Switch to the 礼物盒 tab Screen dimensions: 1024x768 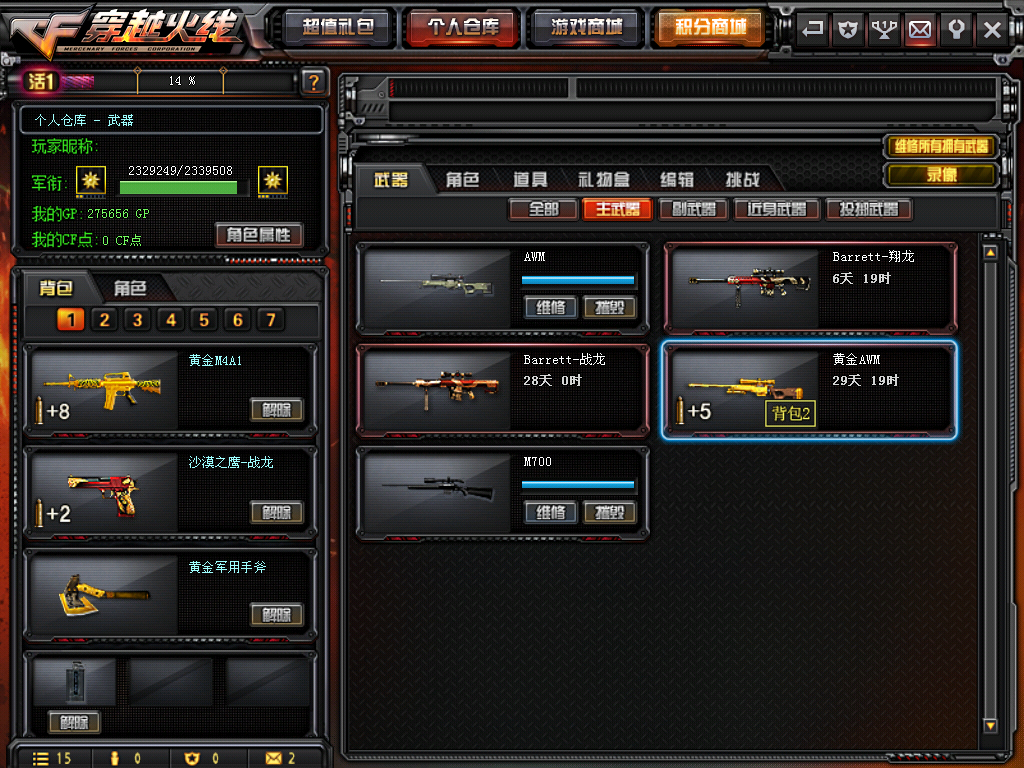(603, 180)
